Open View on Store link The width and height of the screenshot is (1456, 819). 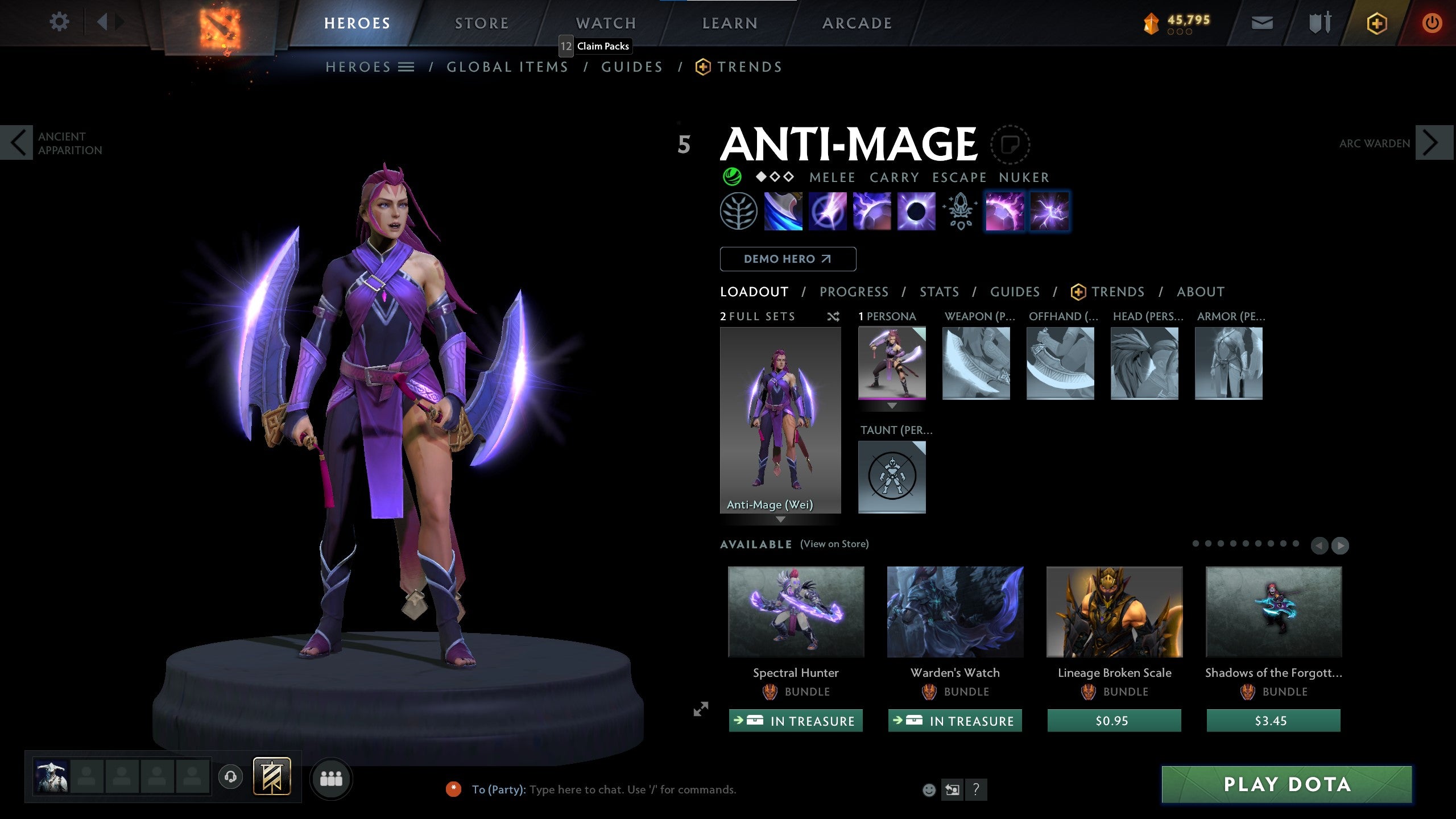834,544
